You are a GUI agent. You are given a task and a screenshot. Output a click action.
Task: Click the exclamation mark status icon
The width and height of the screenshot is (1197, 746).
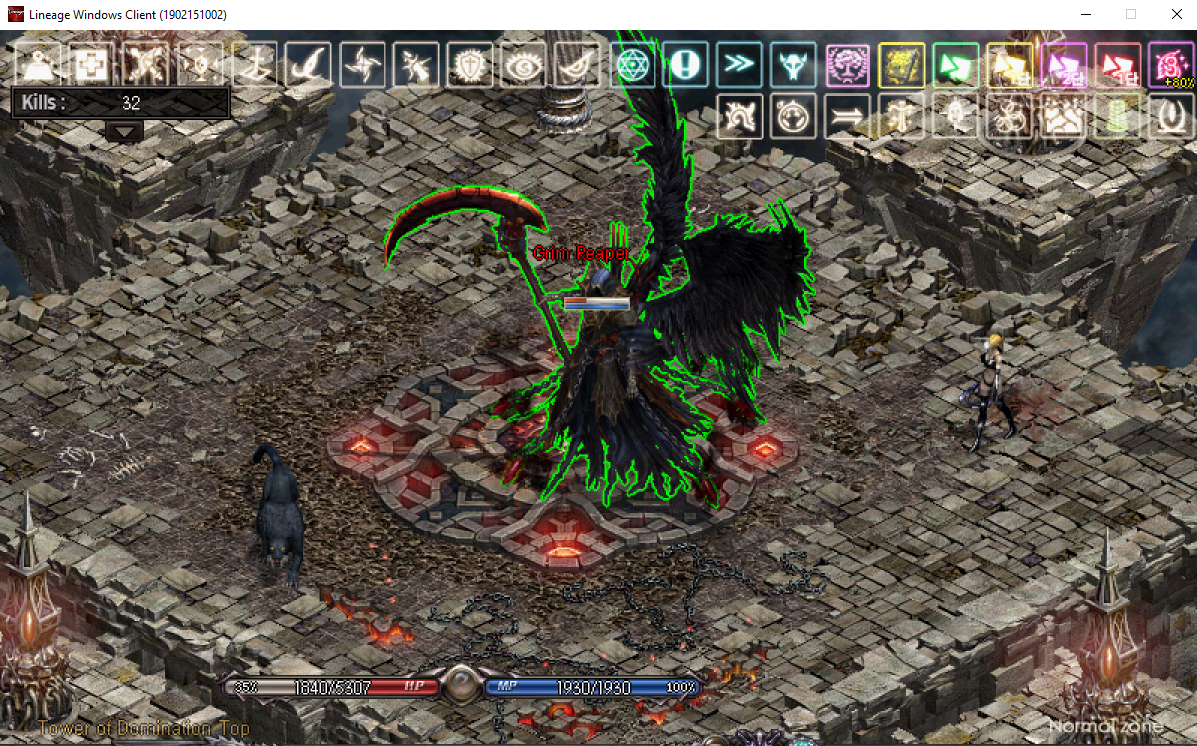point(686,65)
